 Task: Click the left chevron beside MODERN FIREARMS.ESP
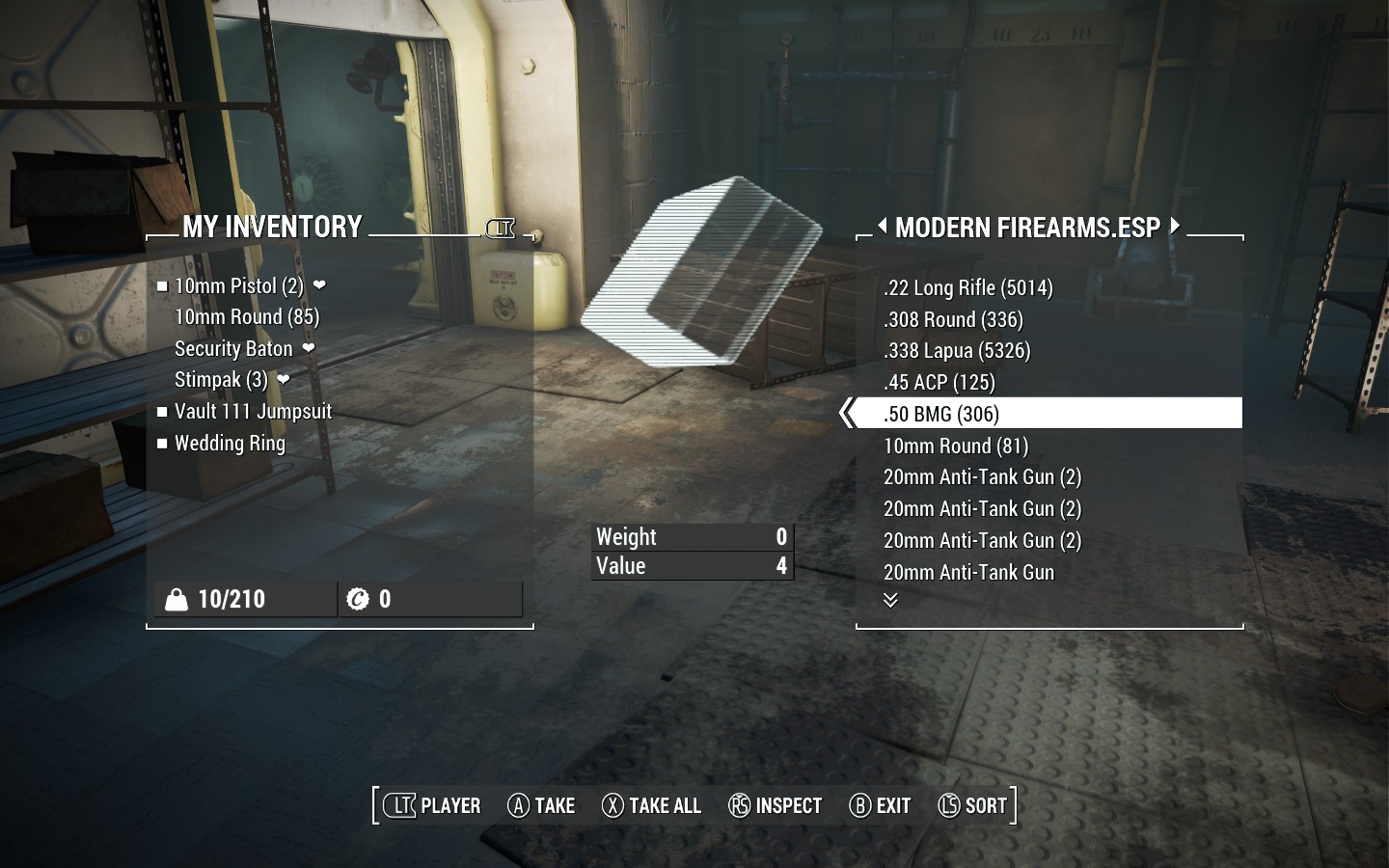click(884, 227)
